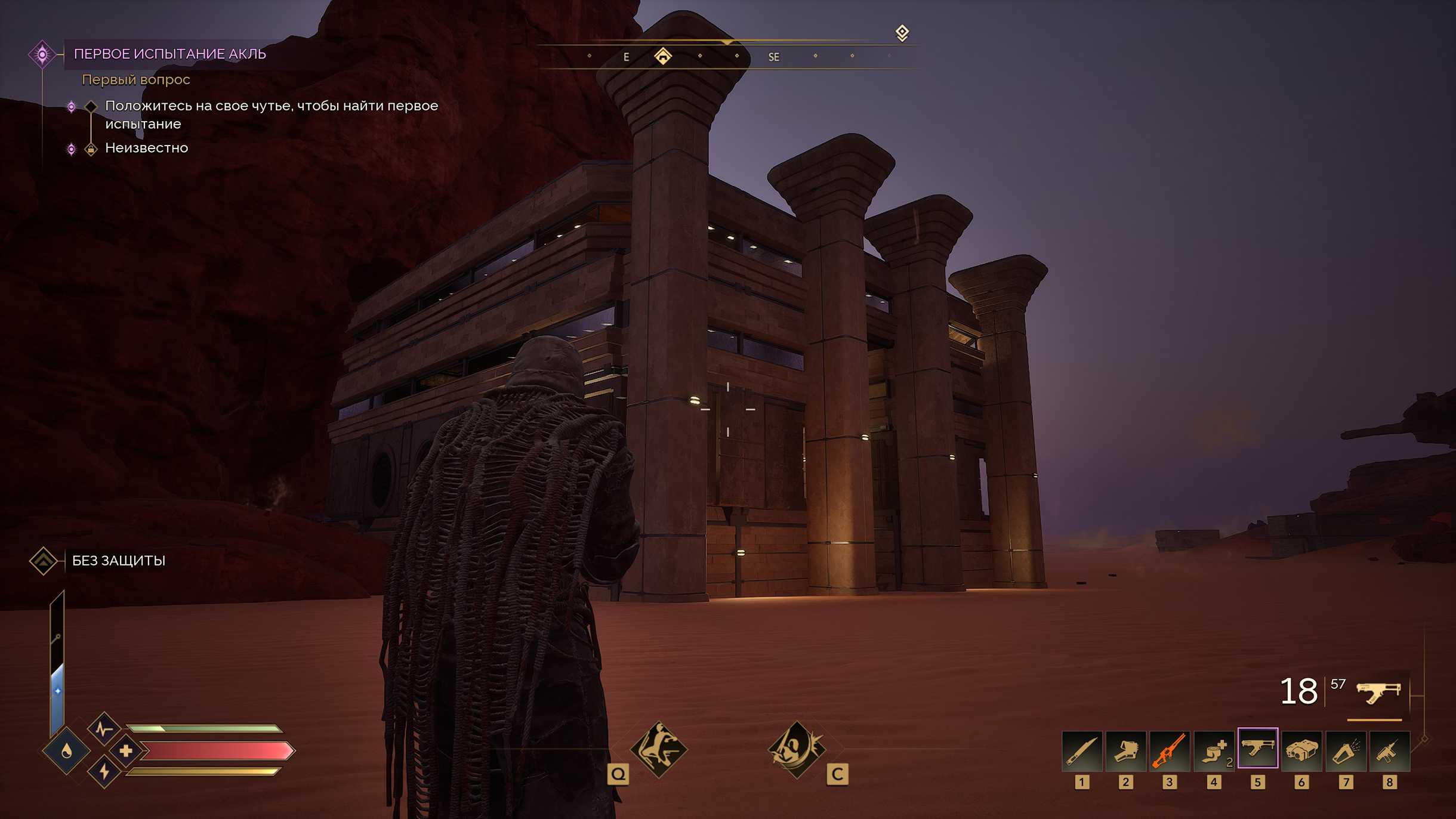
Task: Select the knife in hotbar slot 1
Action: pyautogui.click(x=1081, y=749)
